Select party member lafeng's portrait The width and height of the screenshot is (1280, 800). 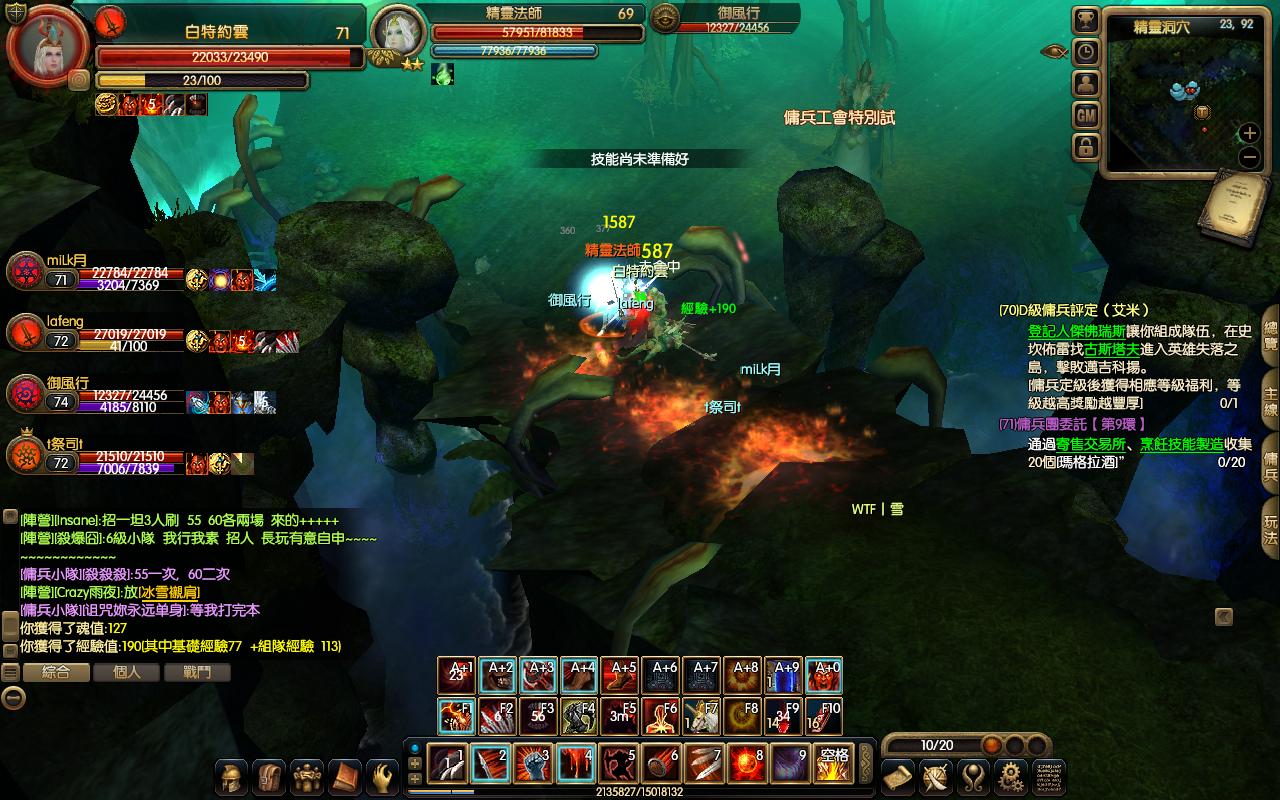pyautogui.click(x=25, y=334)
